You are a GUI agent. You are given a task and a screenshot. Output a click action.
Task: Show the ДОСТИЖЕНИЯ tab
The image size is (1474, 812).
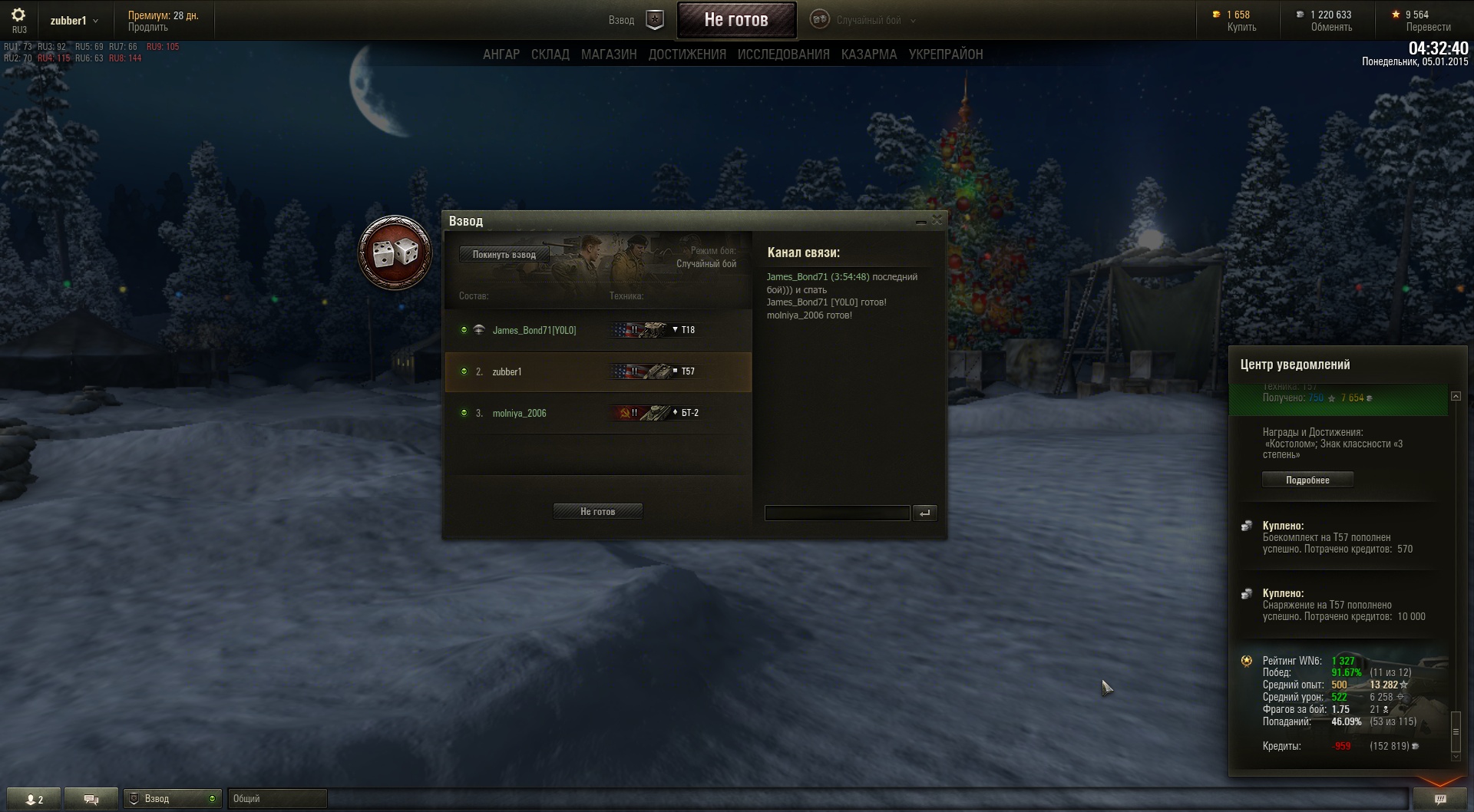click(687, 54)
